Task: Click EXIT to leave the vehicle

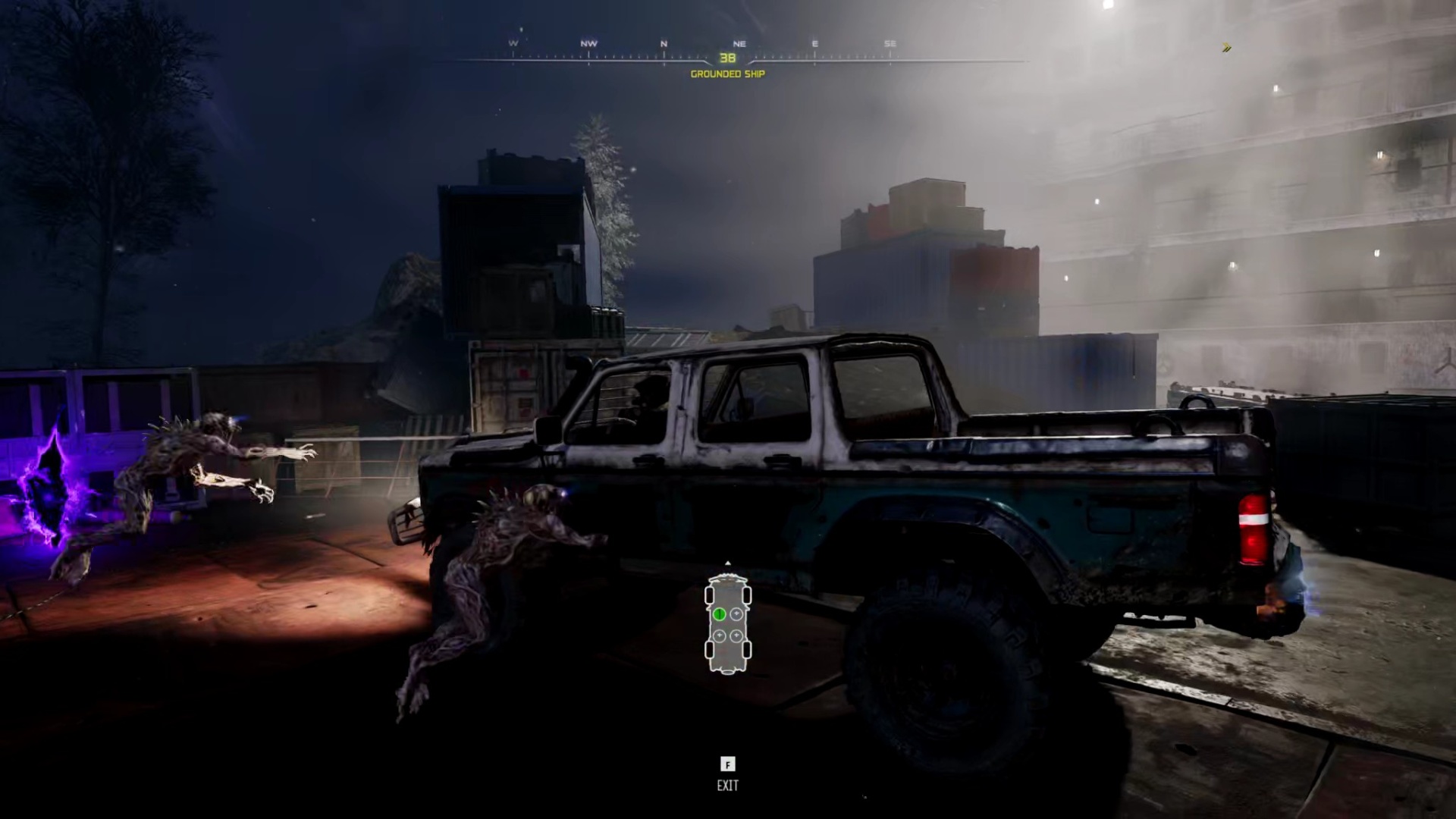Action: [x=728, y=785]
